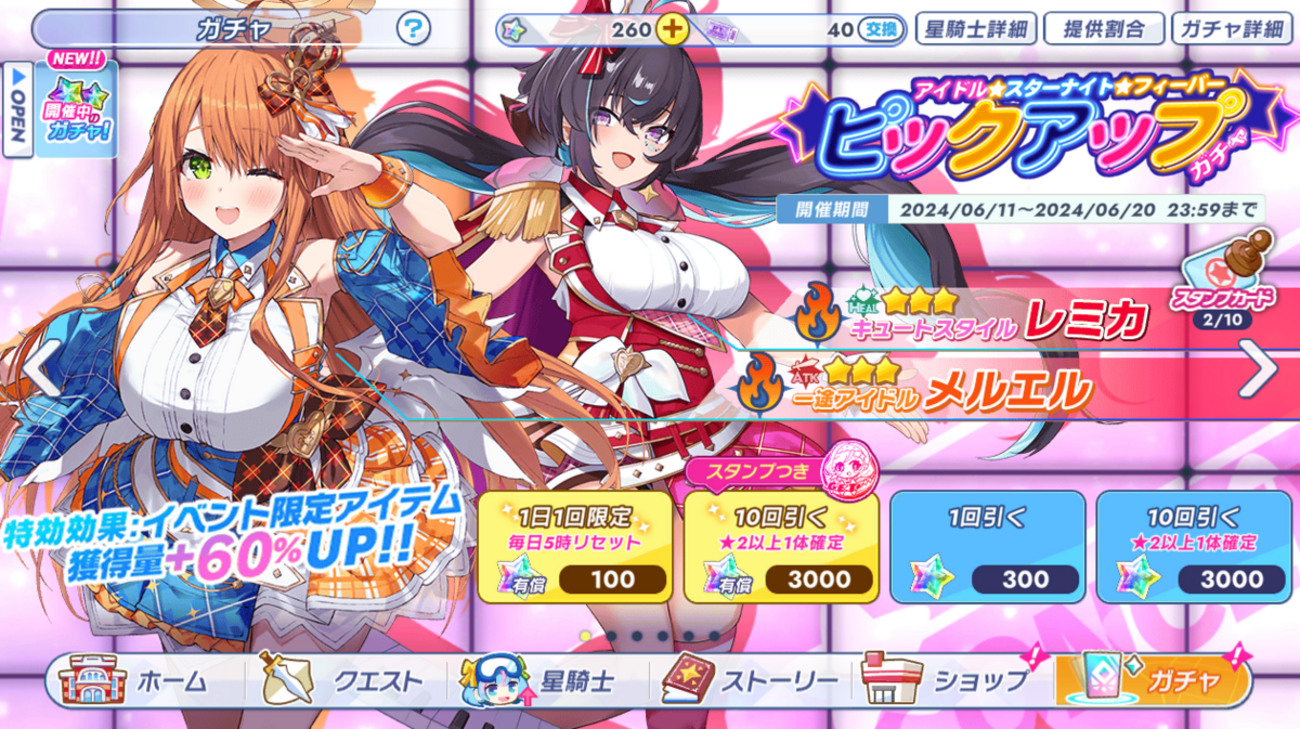
Task: Open the ショップ shop menu
Action: point(950,681)
